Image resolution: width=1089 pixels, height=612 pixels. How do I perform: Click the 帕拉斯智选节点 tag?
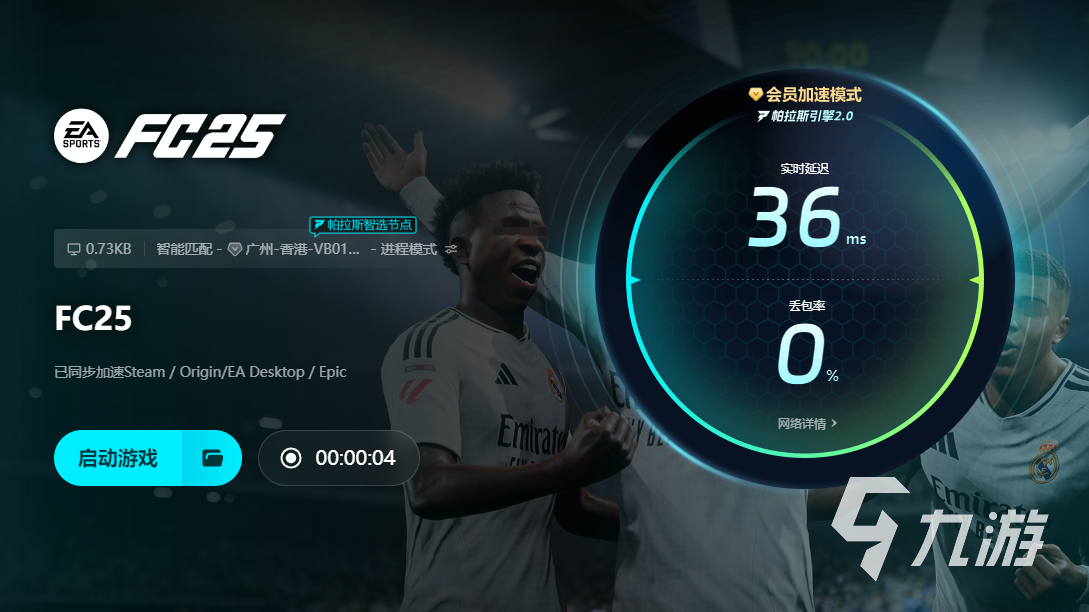click(x=361, y=225)
